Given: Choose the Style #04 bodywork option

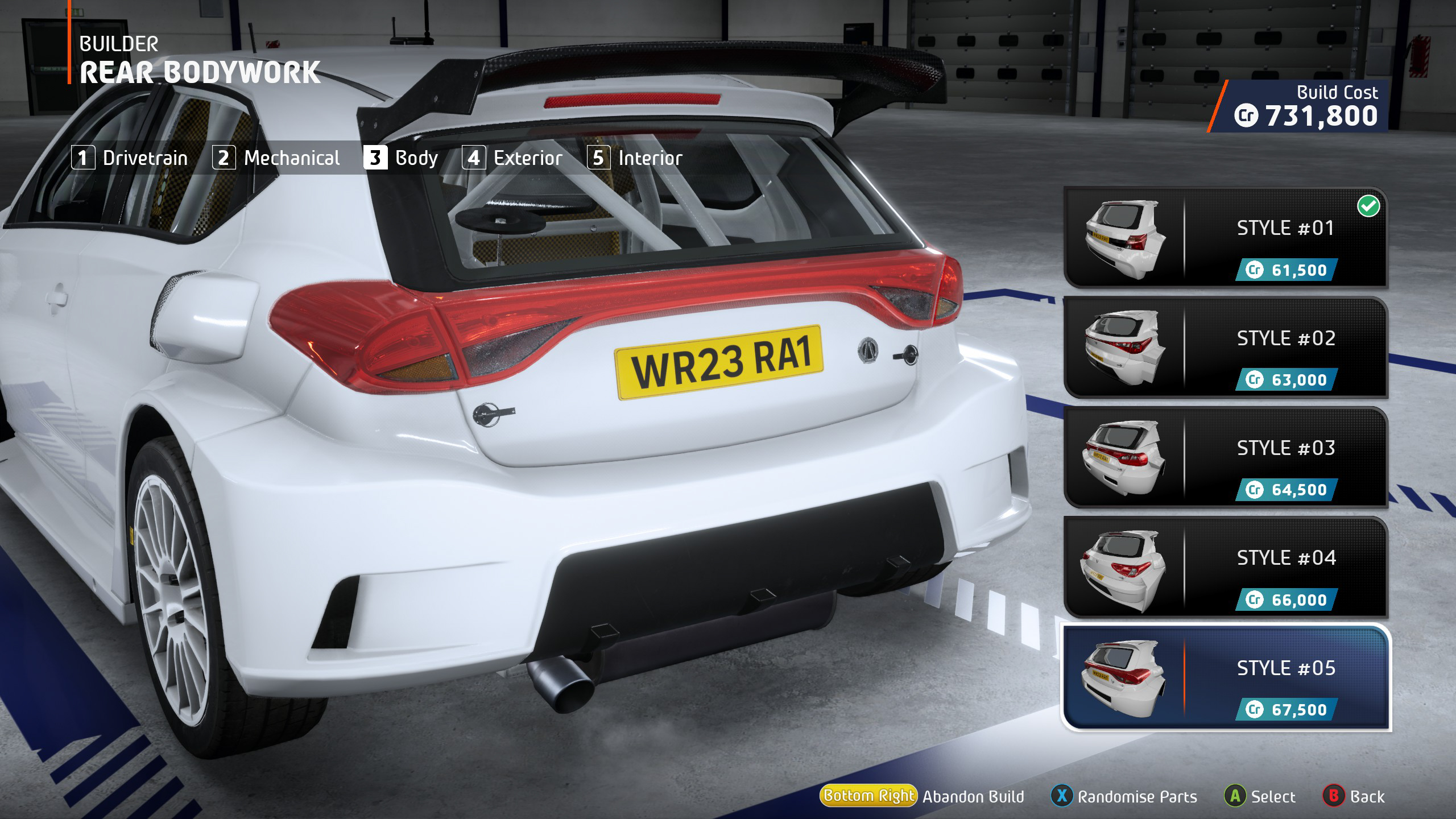Looking at the screenshot, I should click(1225, 568).
